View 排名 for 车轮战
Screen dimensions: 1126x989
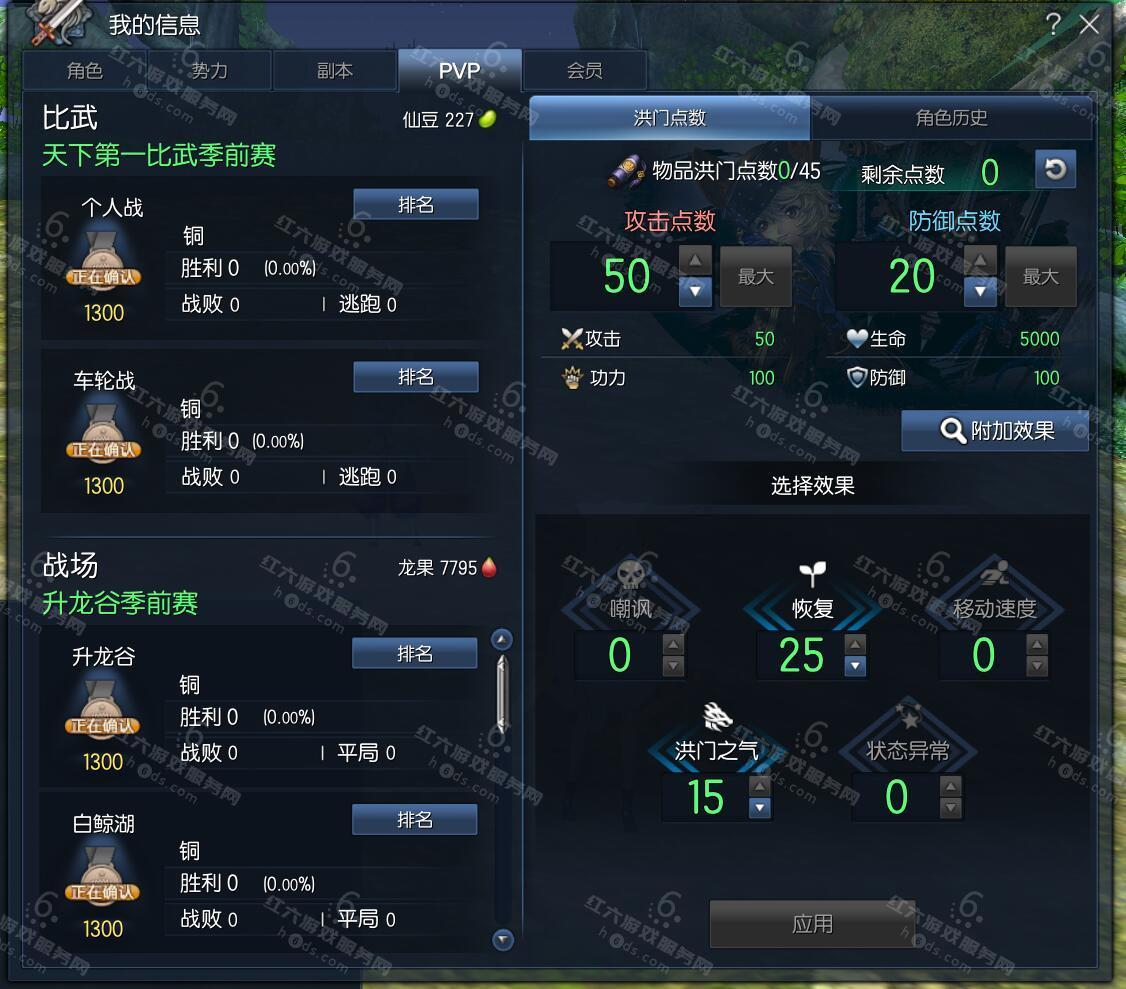416,377
